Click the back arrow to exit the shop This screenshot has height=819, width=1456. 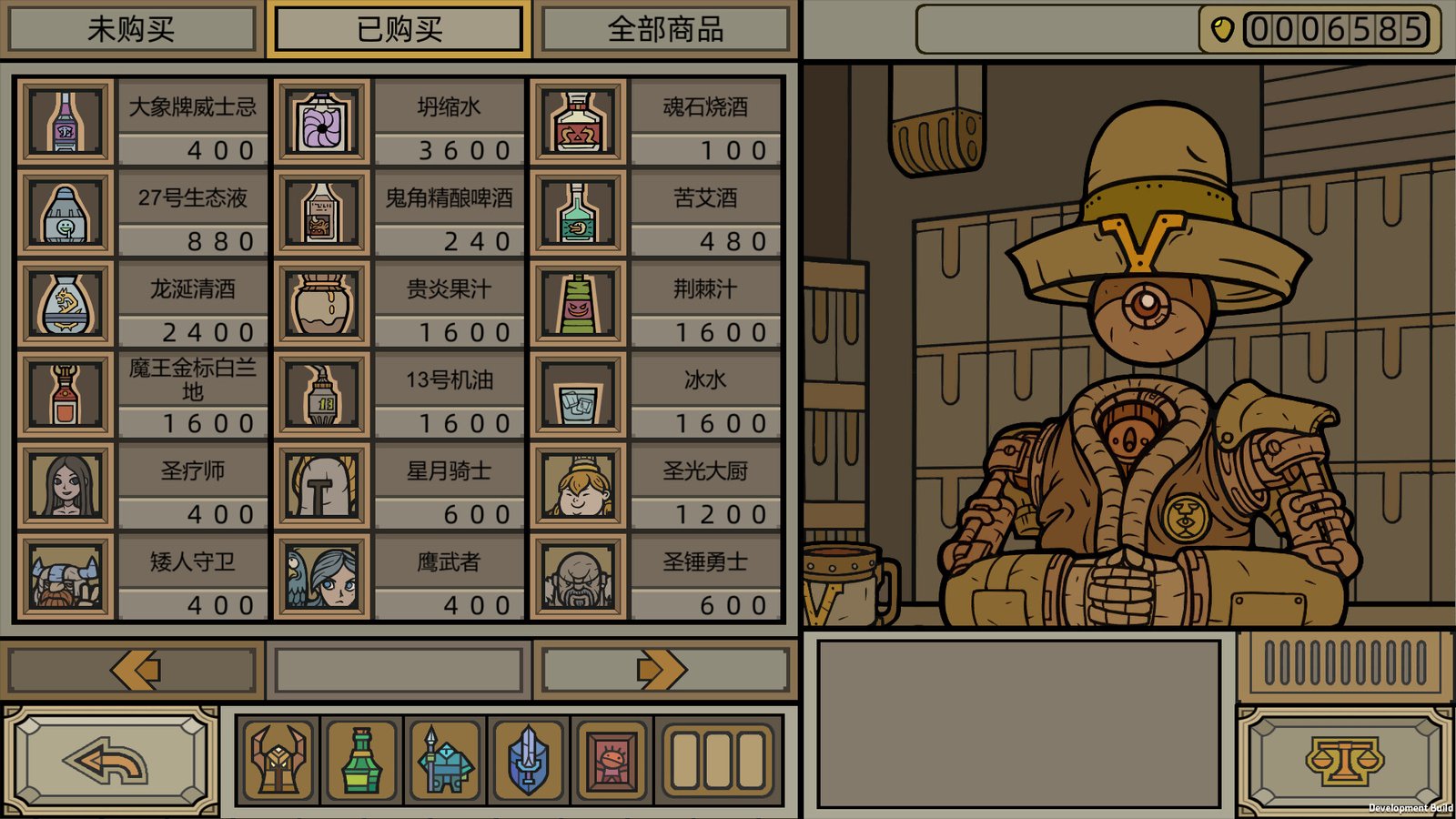[103, 761]
